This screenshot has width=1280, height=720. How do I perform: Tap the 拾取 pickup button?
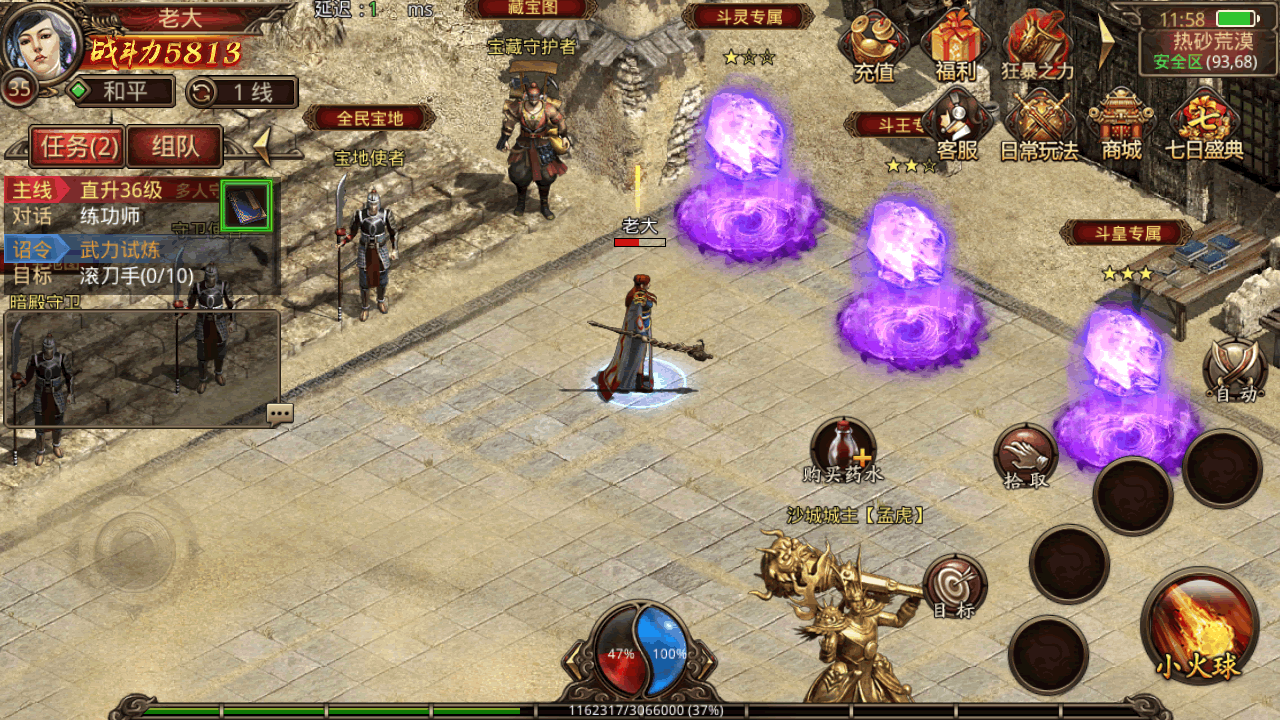coord(1025,457)
